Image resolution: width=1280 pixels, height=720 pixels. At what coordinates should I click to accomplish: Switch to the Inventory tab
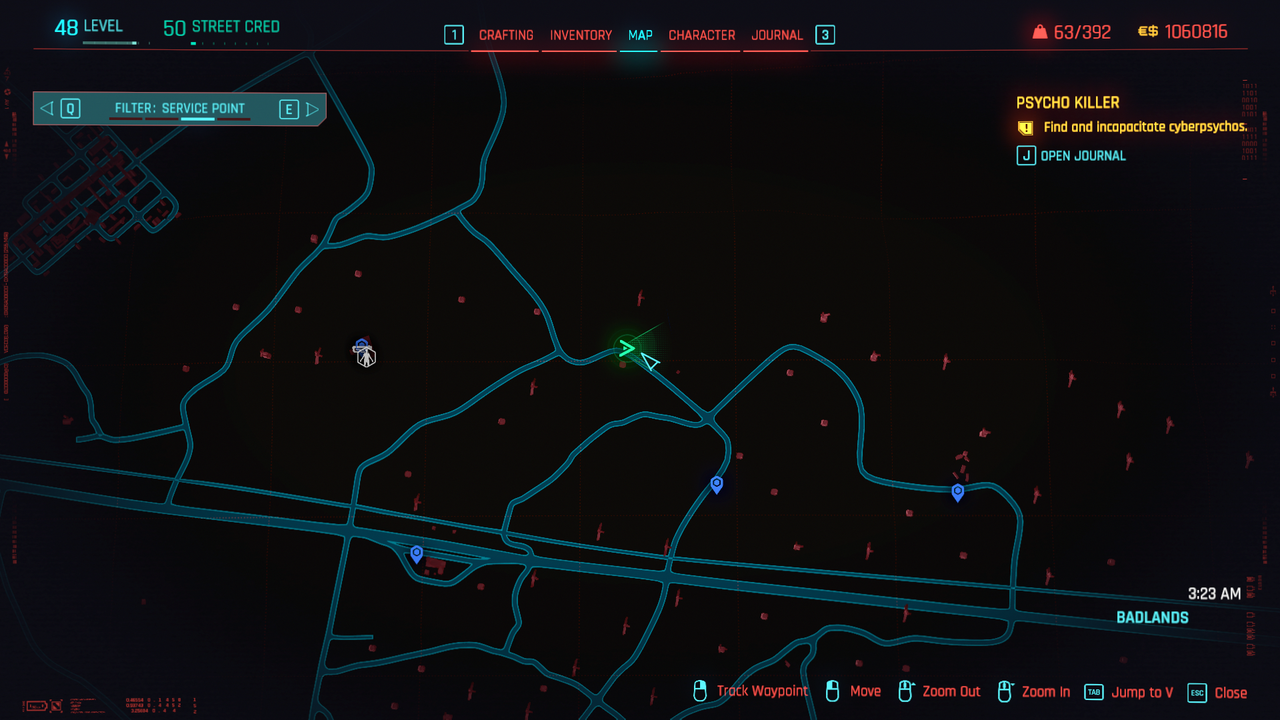pos(580,35)
